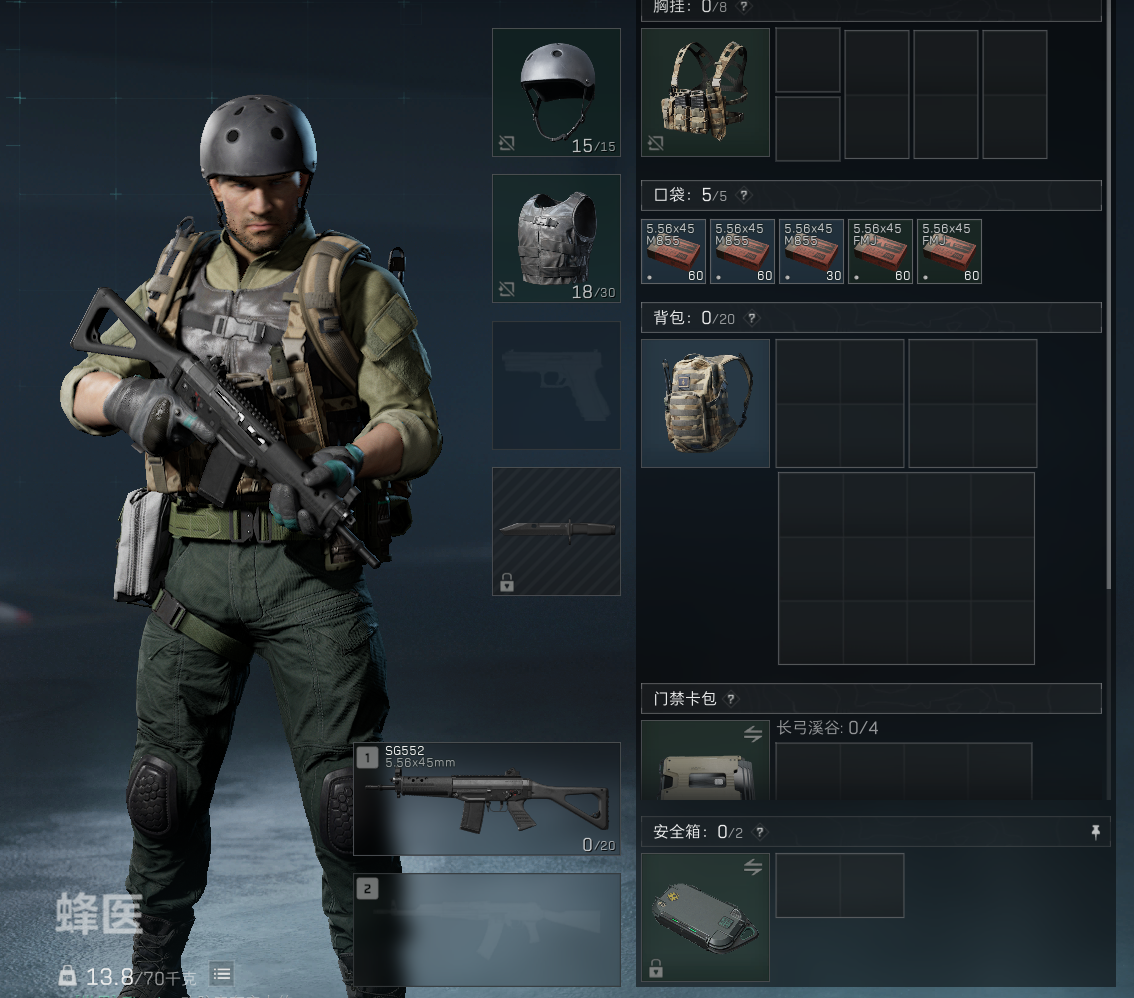Select the M855 ammo box with 30 rounds

[x=811, y=251]
